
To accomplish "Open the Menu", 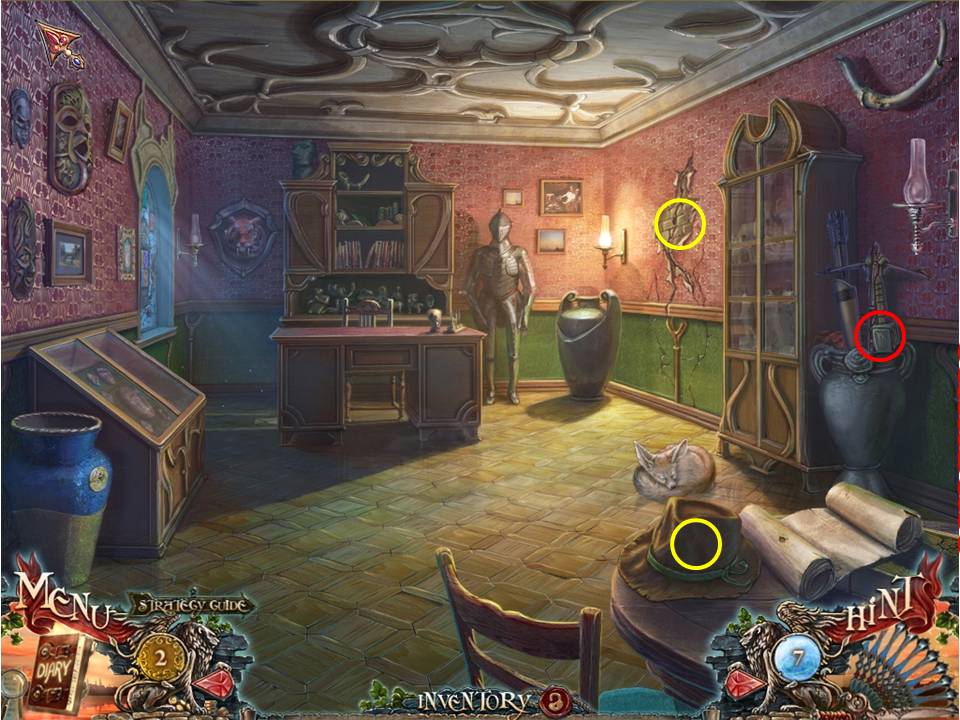I will pos(60,601).
